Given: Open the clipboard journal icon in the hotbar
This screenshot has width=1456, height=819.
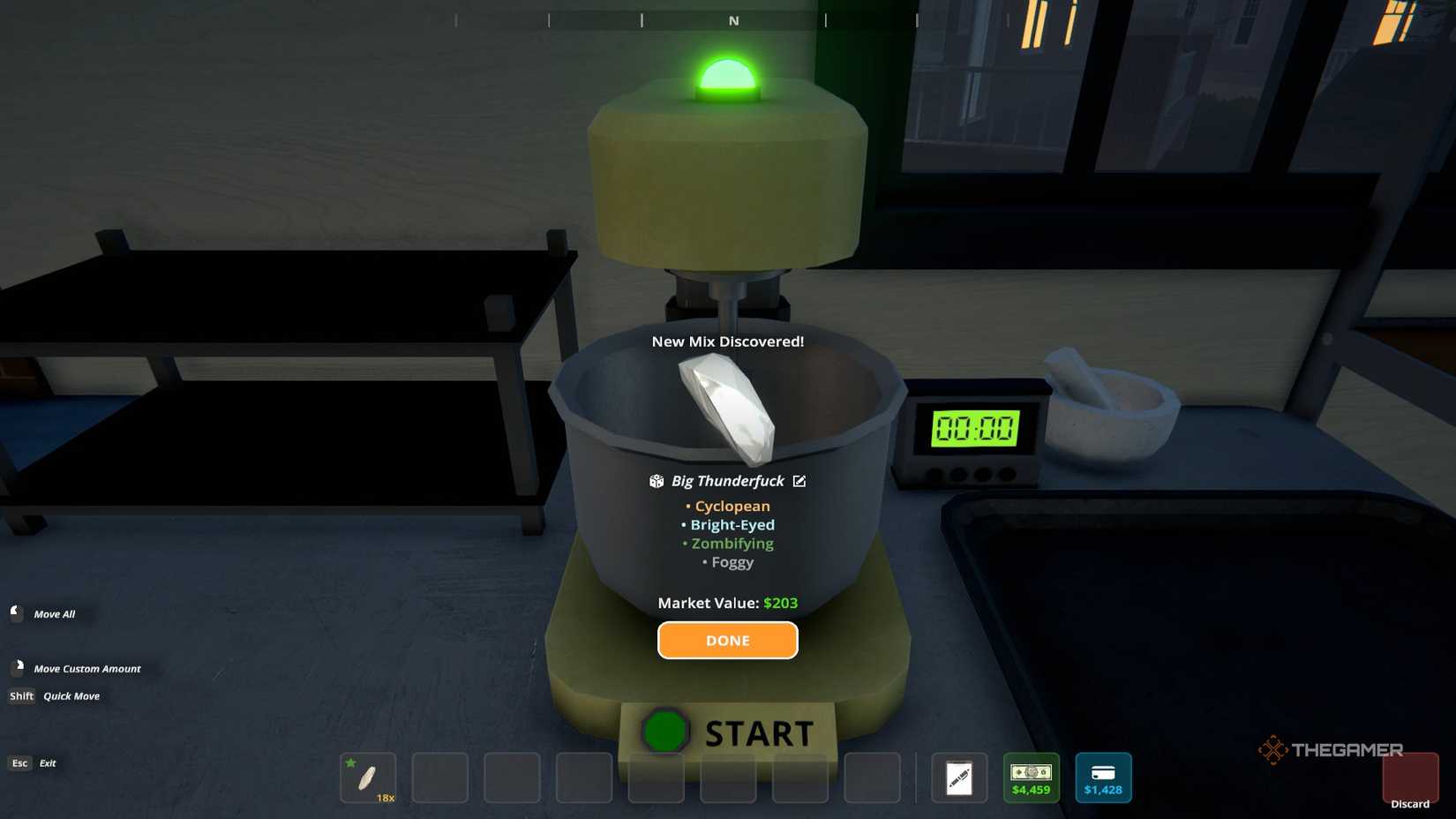Looking at the screenshot, I should click(959, 778).
